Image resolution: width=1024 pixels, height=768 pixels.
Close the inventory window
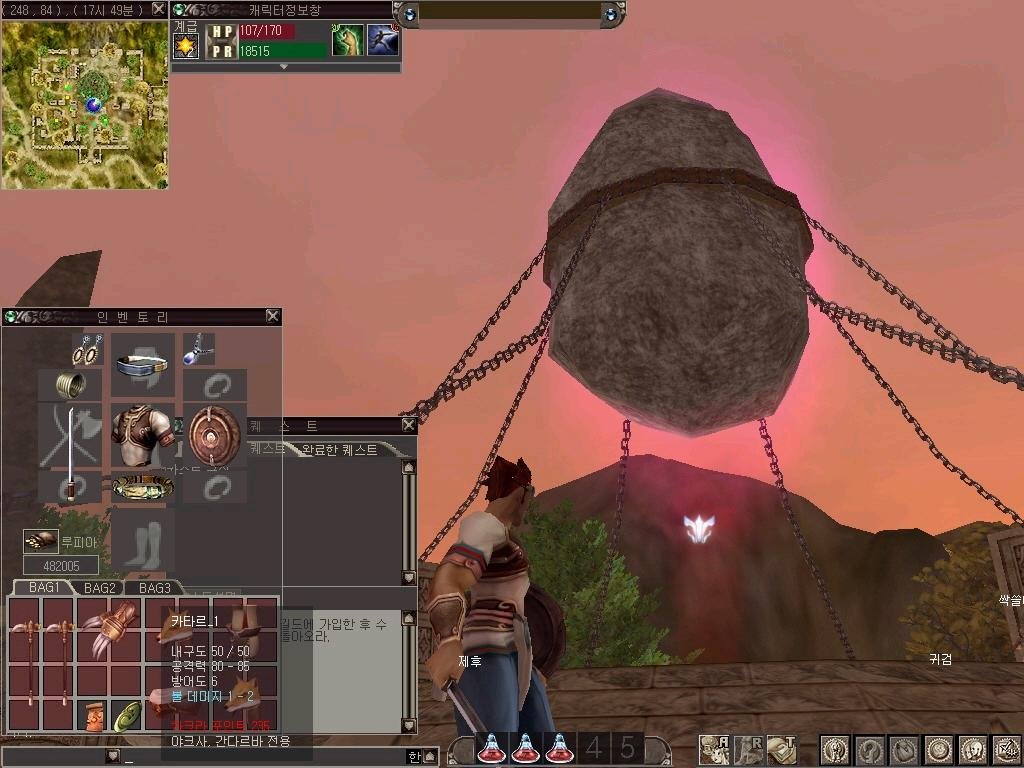pos(272,316)
